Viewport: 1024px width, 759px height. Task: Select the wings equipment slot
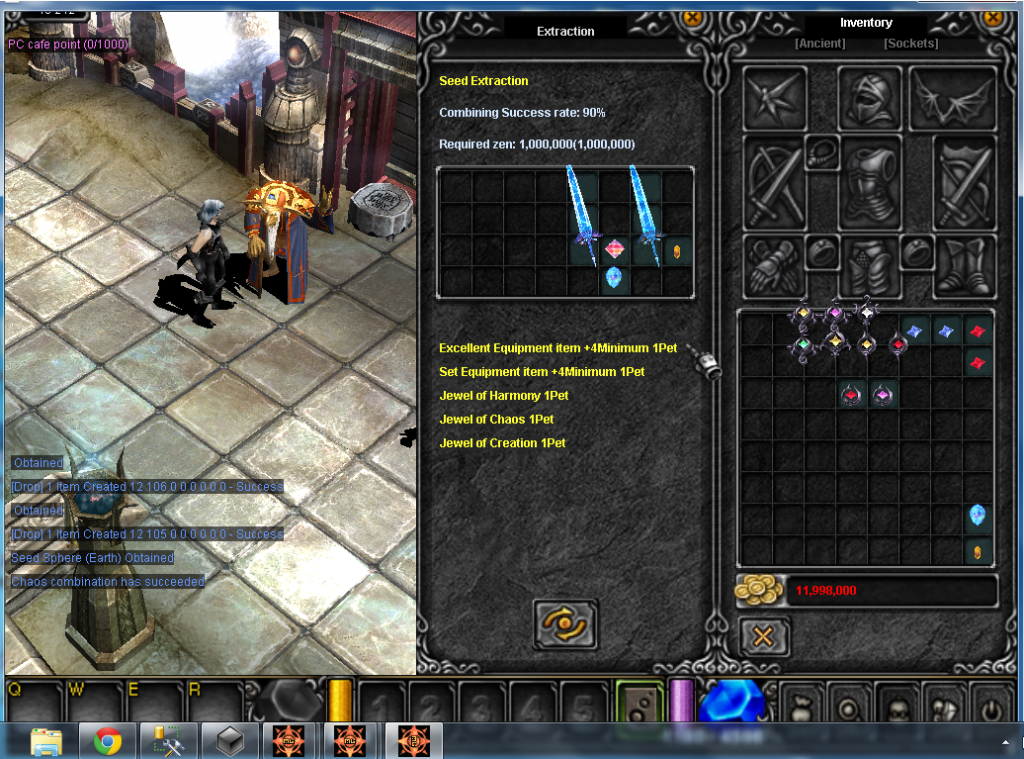click(952, 98)
